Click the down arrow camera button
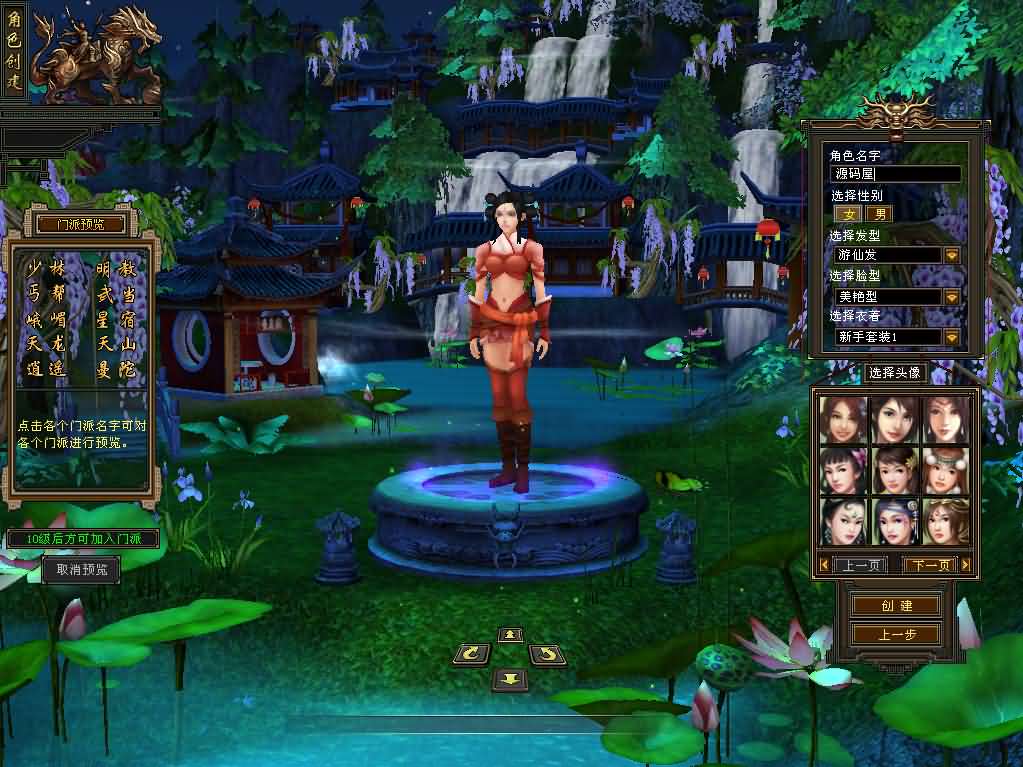Image resolution: width=1023 pixels, height=767 pixels. (x=510, y=679)
